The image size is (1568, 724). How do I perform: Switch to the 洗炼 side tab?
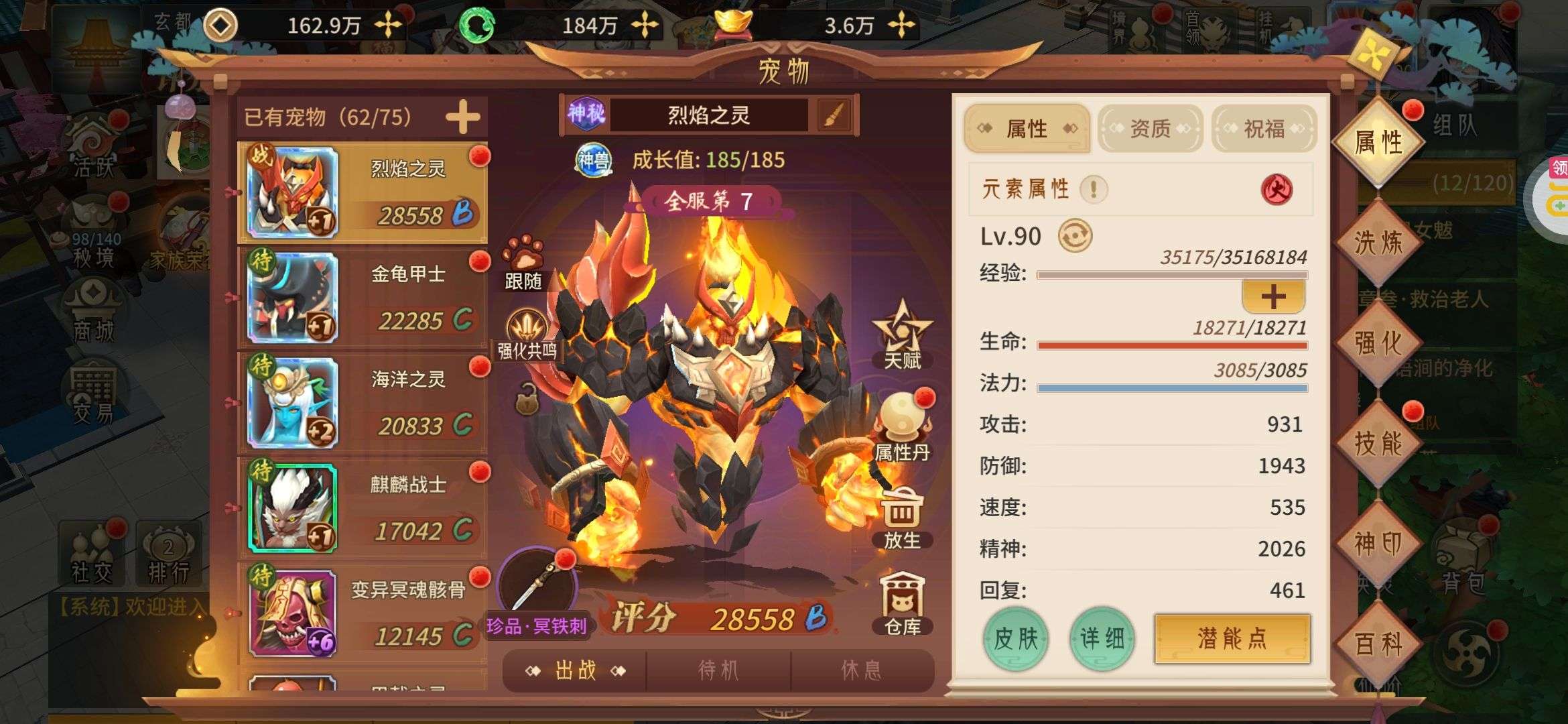[1378, 242]
